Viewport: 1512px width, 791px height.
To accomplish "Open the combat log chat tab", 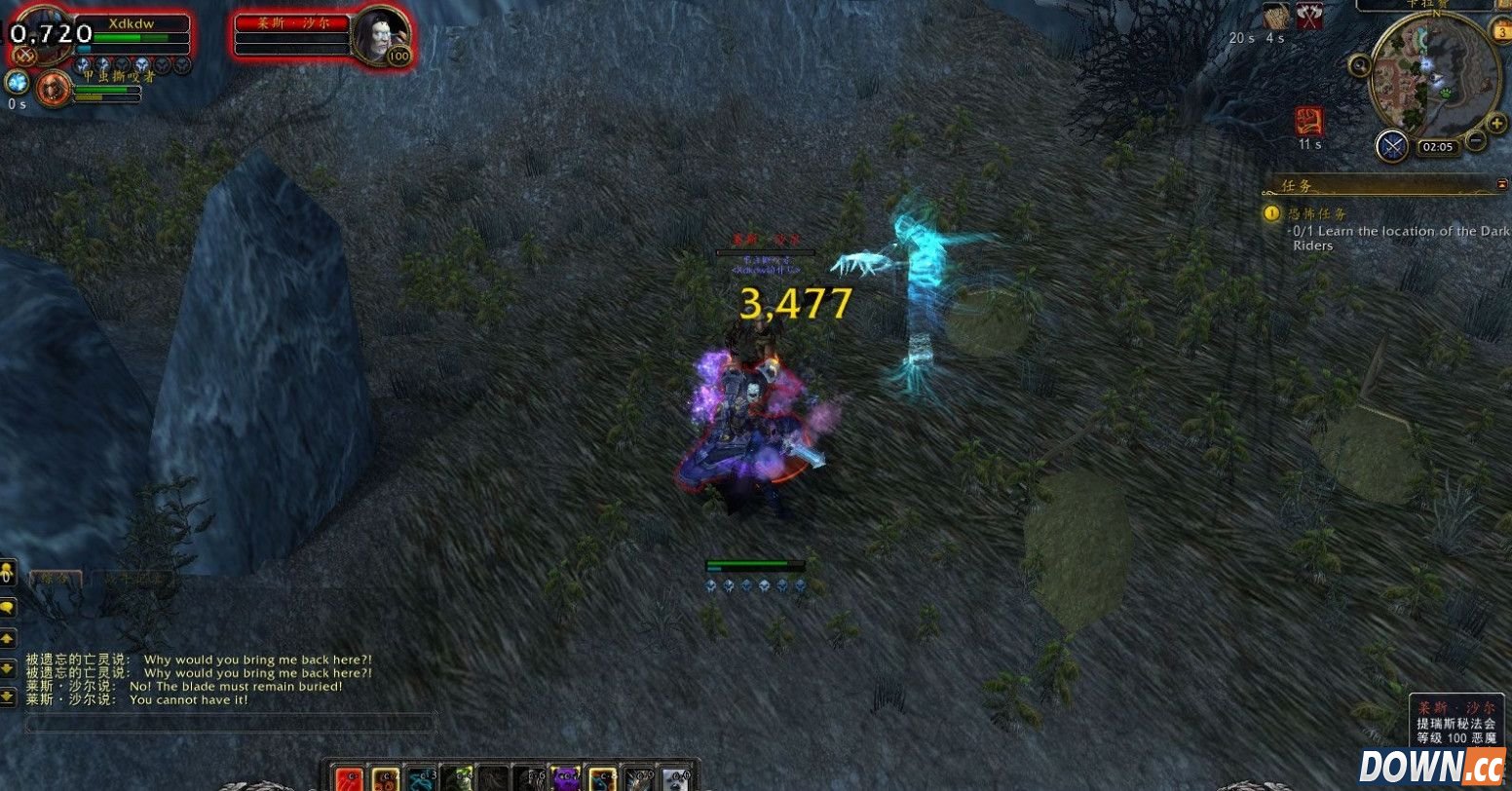I will point(134,577).
